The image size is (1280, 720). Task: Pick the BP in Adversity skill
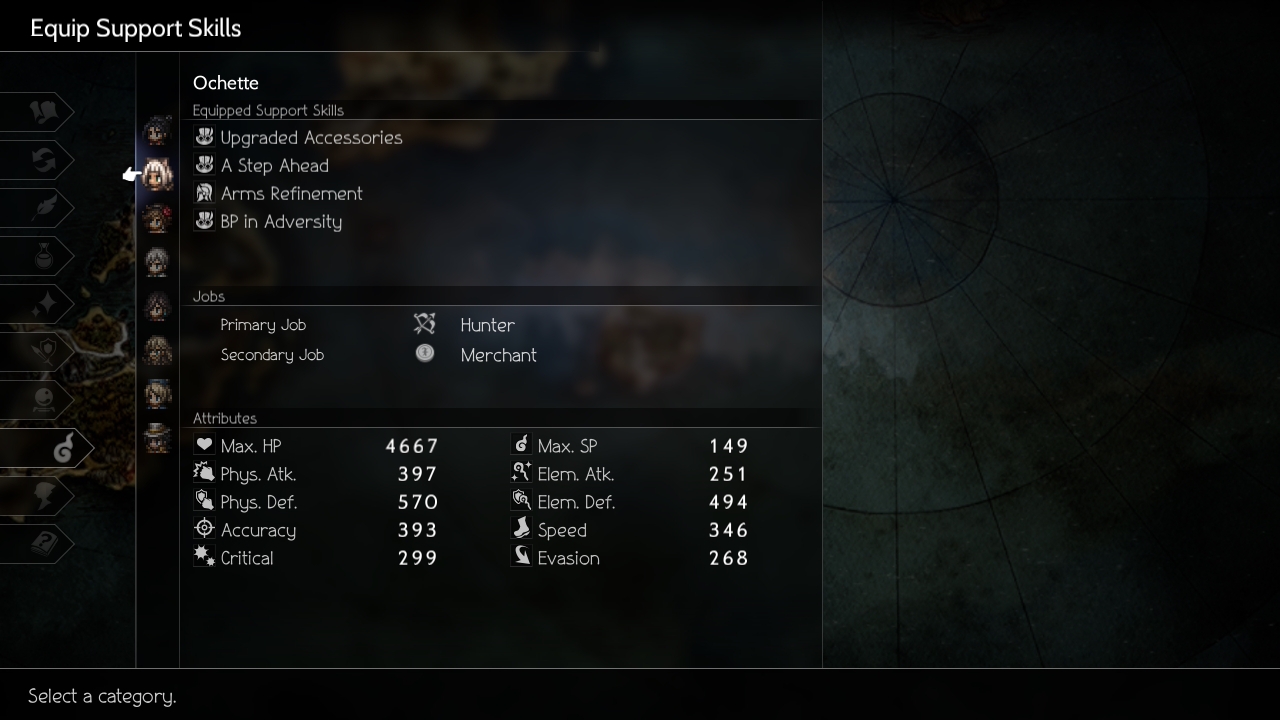(281, 222)
